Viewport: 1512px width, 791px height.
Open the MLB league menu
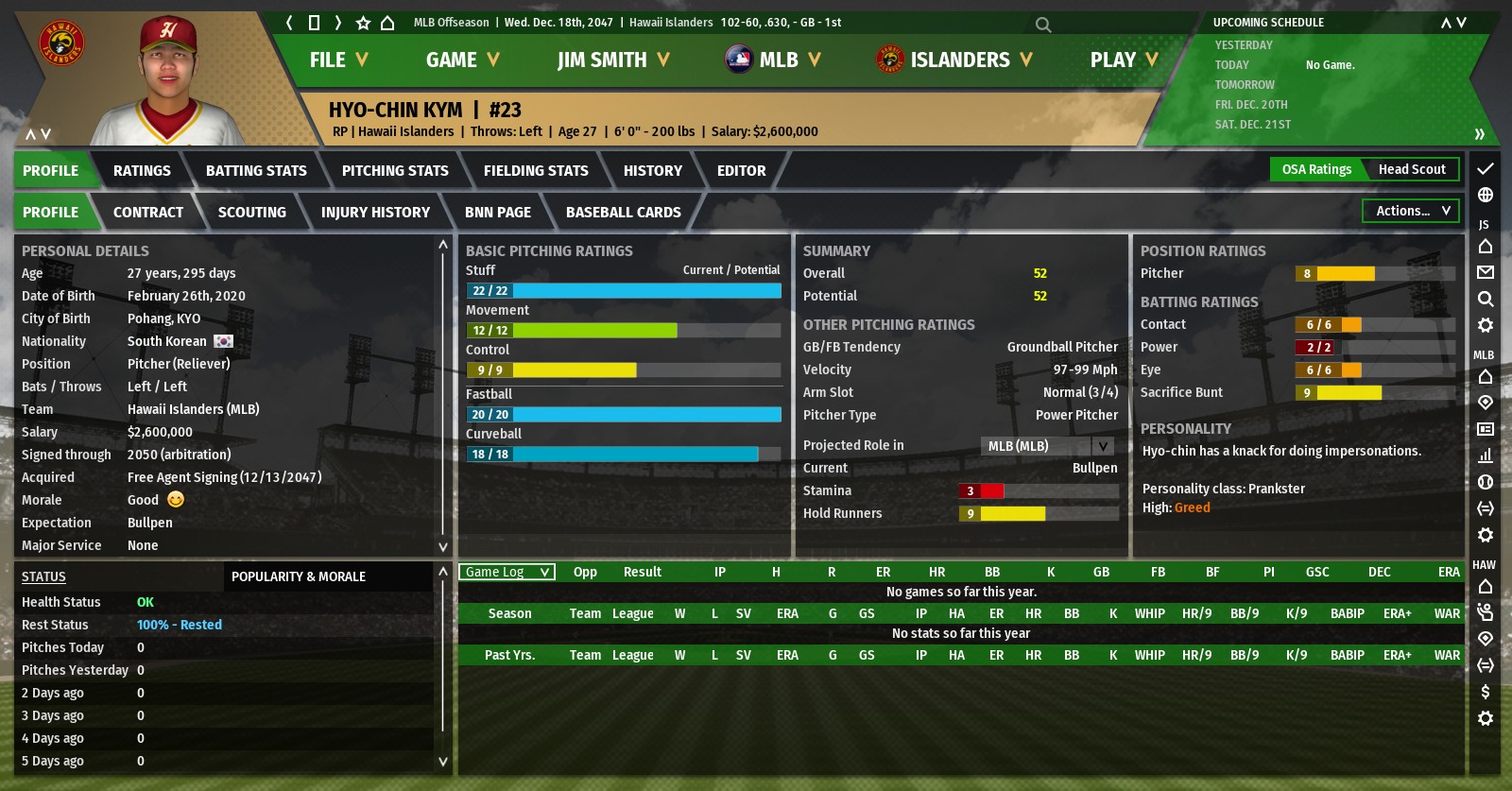tap(773, 60)
